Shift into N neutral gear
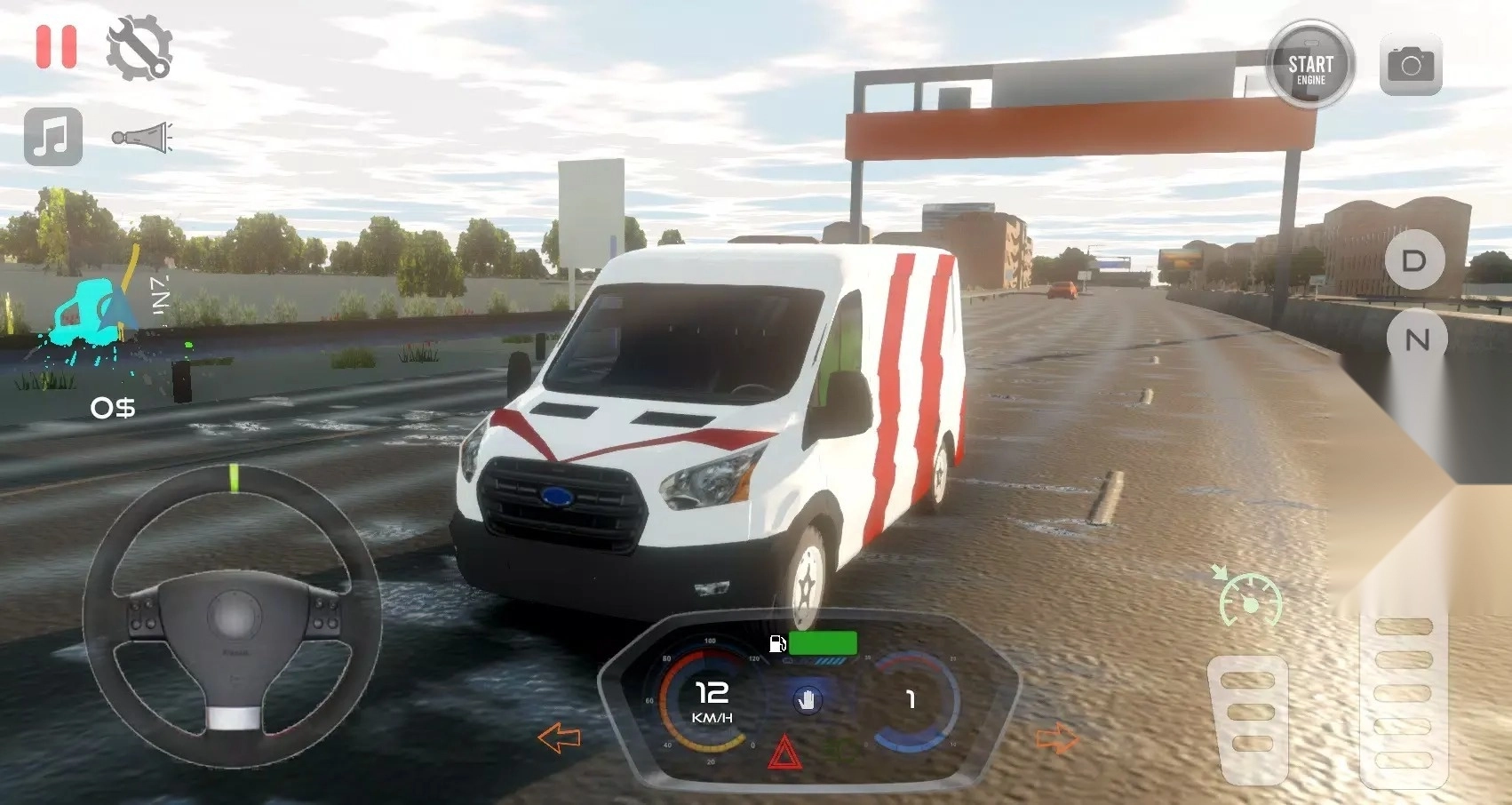 [1417, 339]
